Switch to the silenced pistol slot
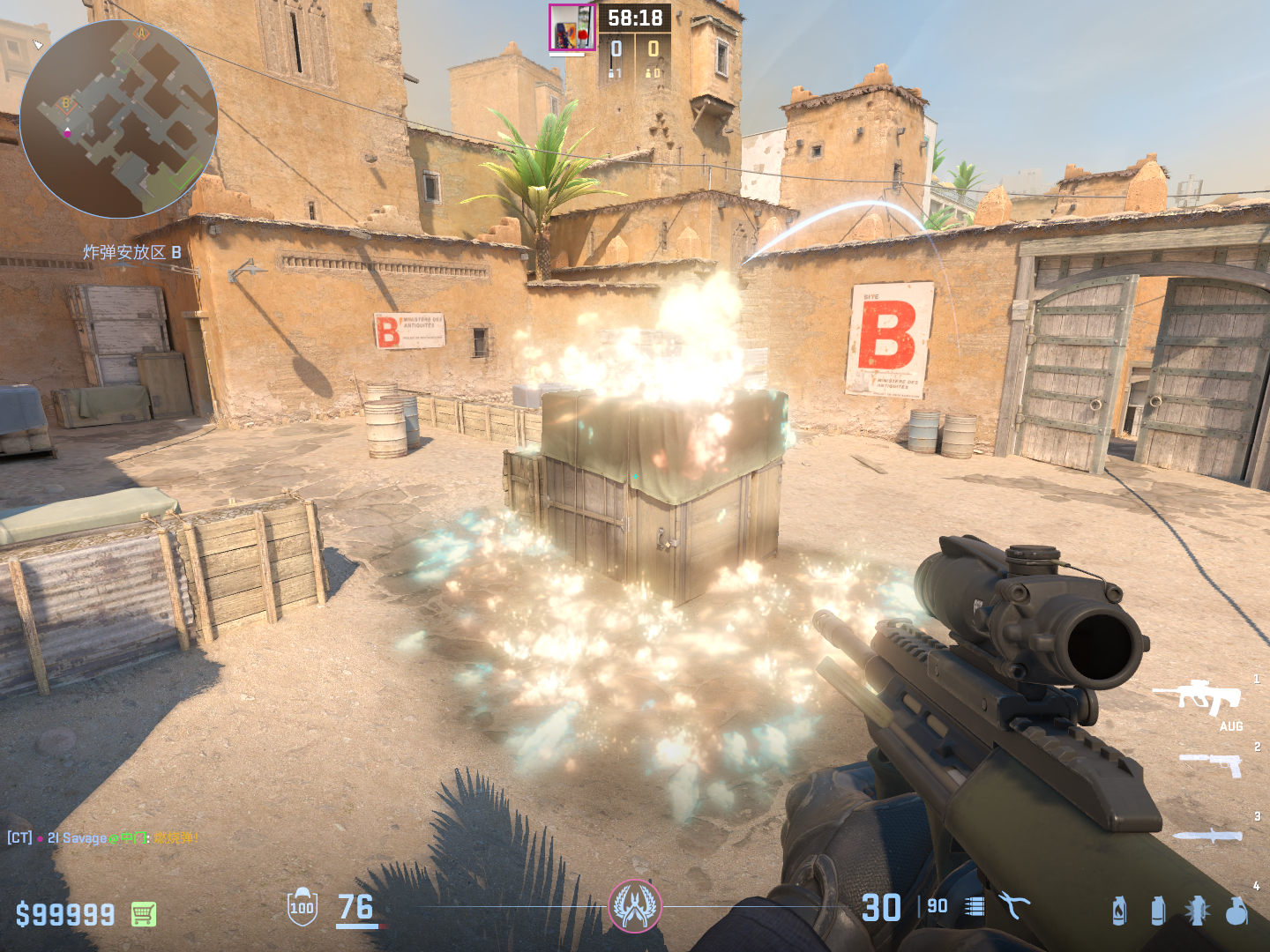 point(1212,763)
